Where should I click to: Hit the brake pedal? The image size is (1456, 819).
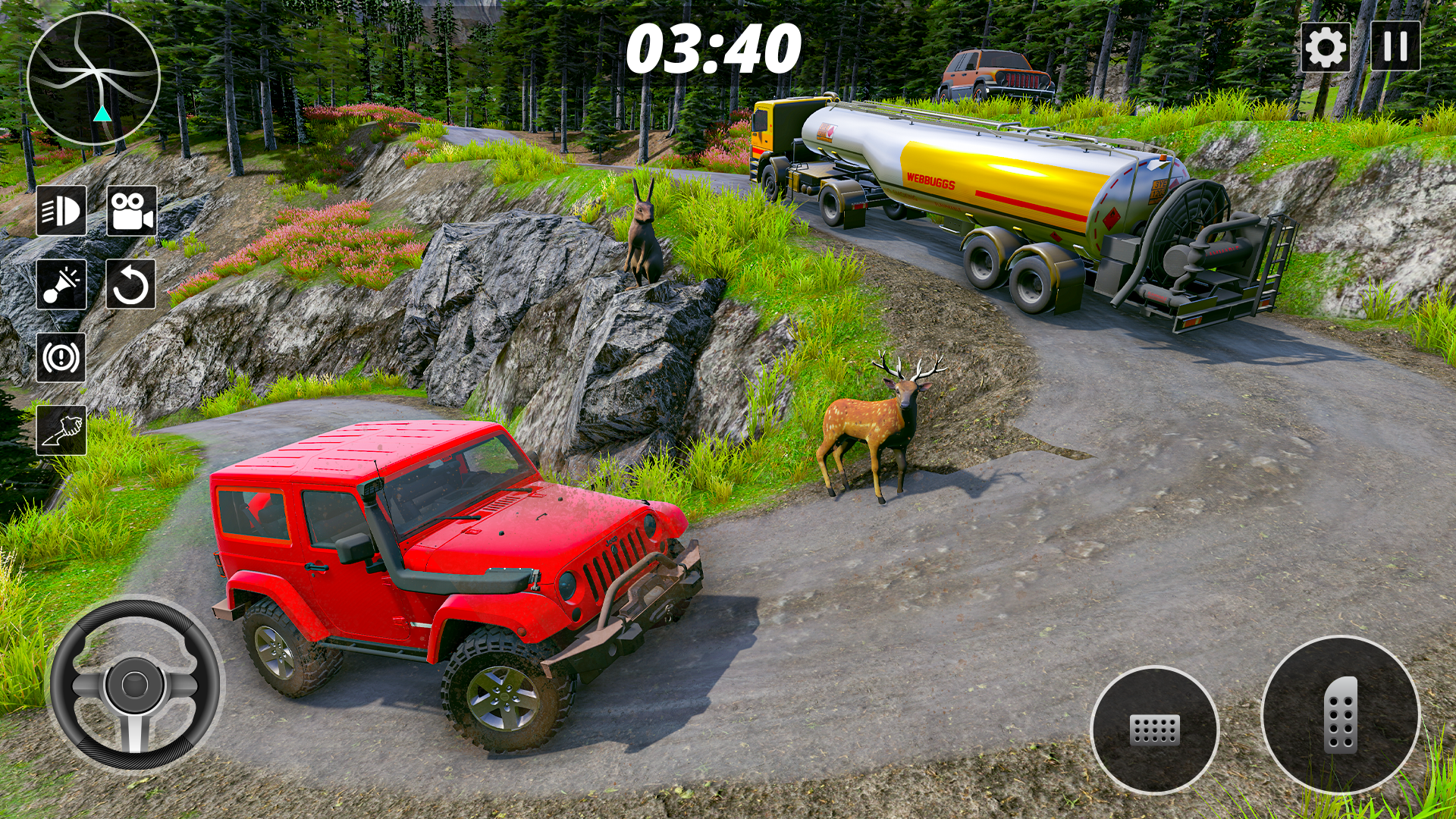click(1154, 730)
